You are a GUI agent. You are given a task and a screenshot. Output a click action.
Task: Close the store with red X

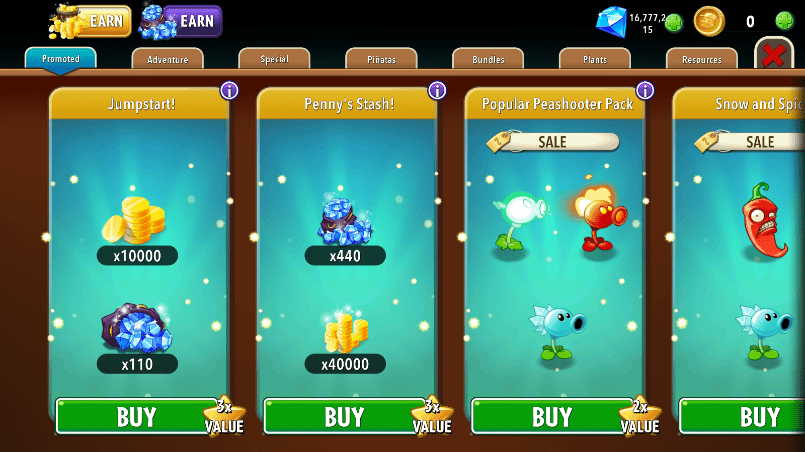[x=773, y=55]
